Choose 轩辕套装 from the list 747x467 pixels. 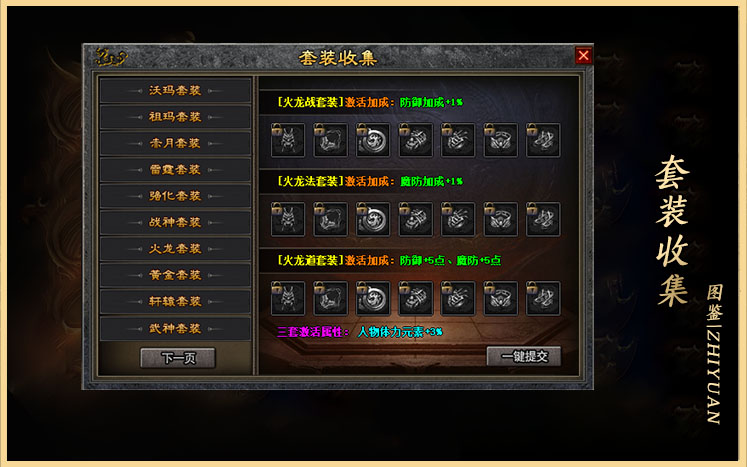click(175, 301)
